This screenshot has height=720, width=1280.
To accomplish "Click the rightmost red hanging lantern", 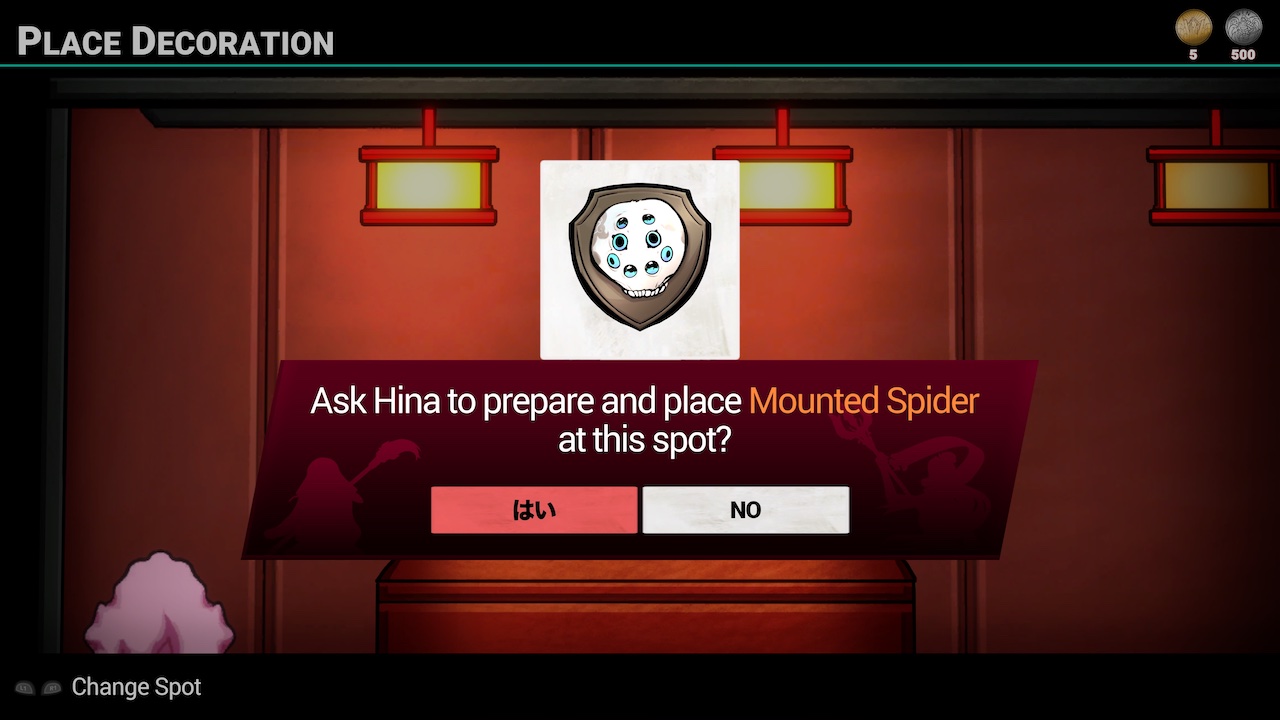I will (1215, 185).
